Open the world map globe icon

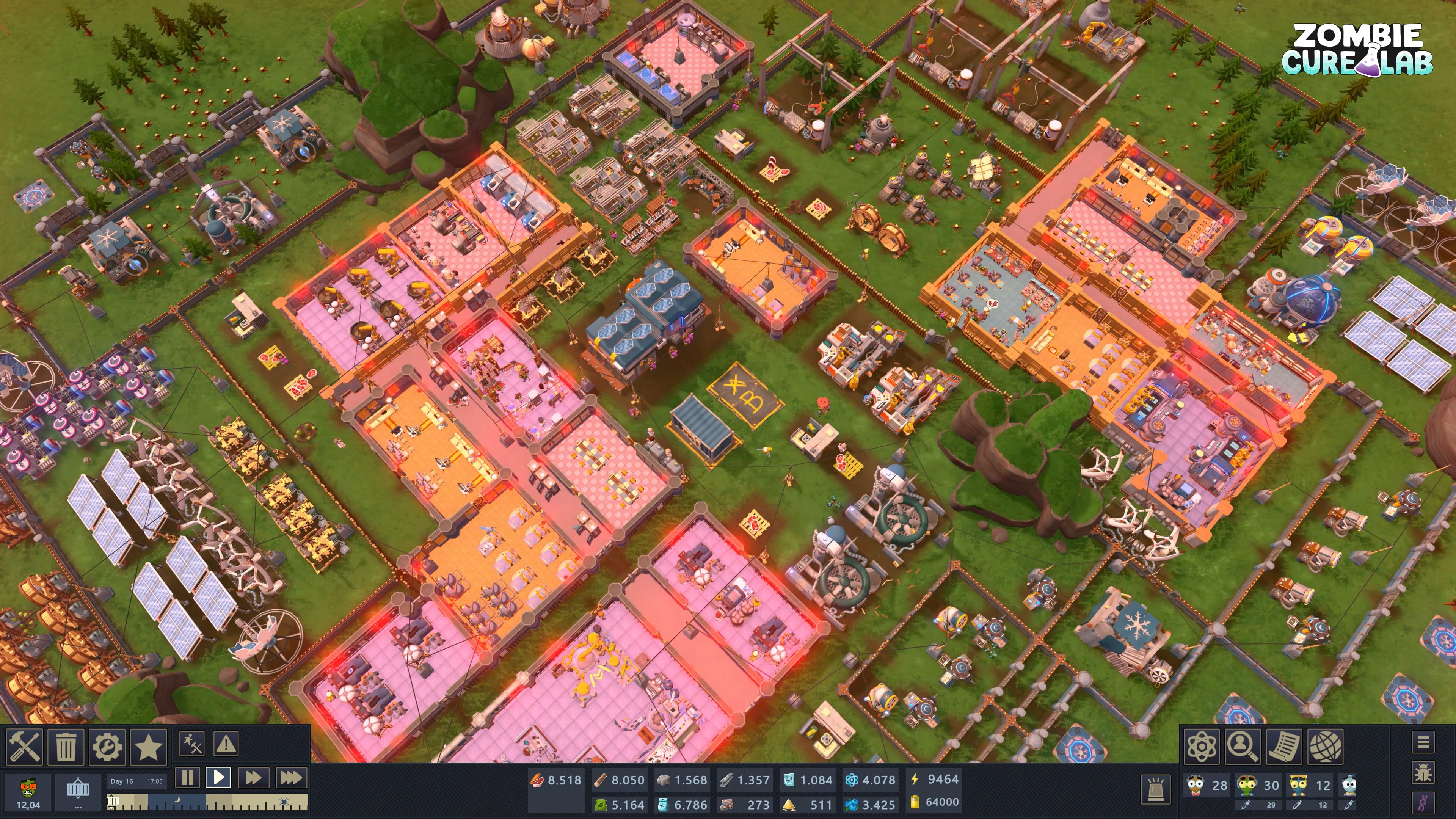pos(1326,746)
